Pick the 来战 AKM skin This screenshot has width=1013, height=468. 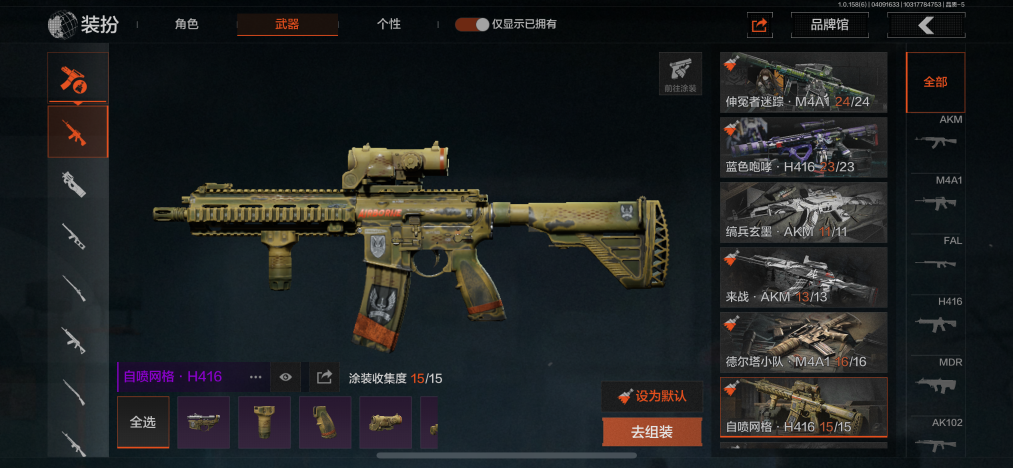(803, 276)
